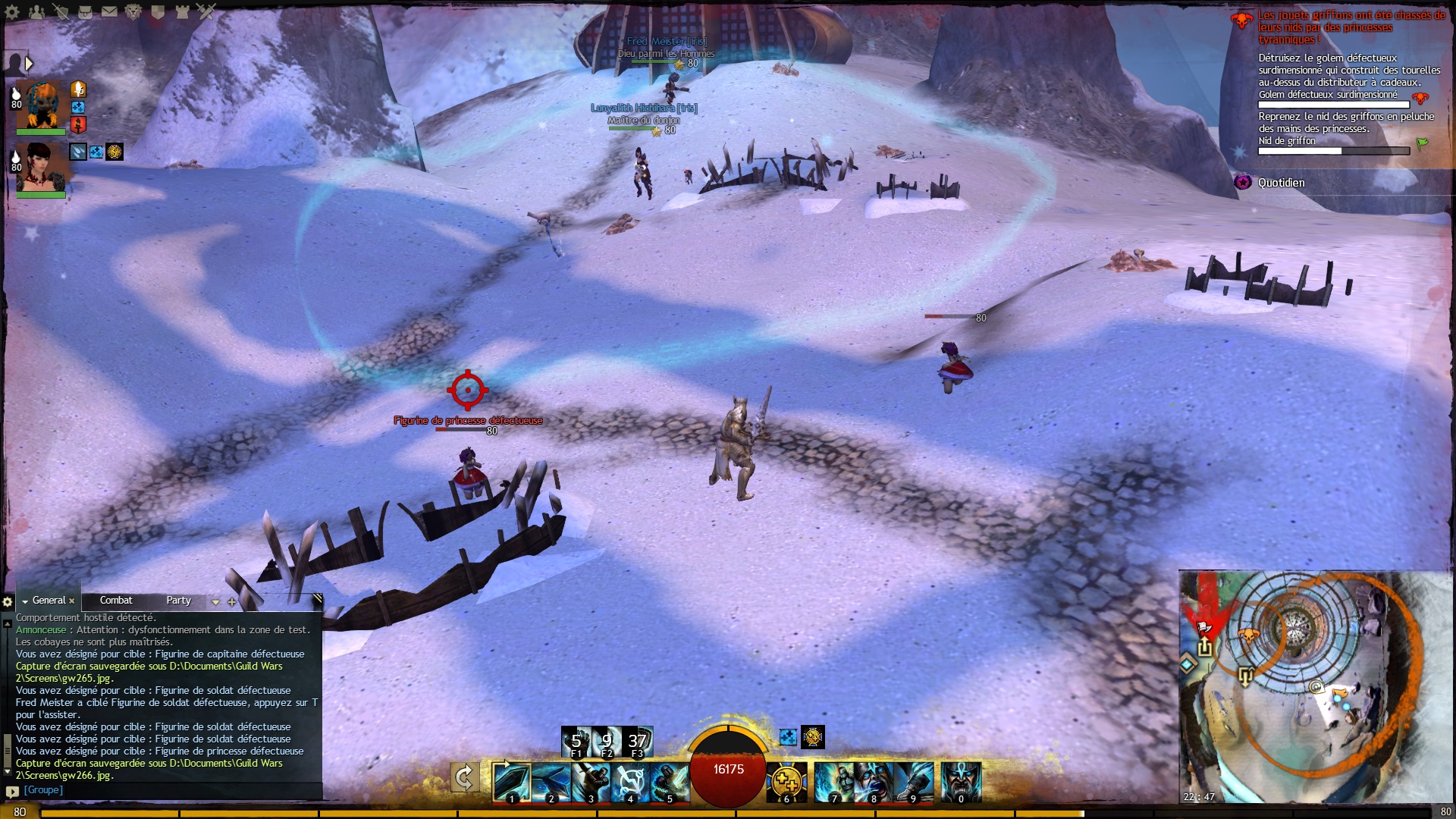Viewport: 1456px width, 819px height.
Task: Open chat options gear beside General tab
Action: click(8, 602)
